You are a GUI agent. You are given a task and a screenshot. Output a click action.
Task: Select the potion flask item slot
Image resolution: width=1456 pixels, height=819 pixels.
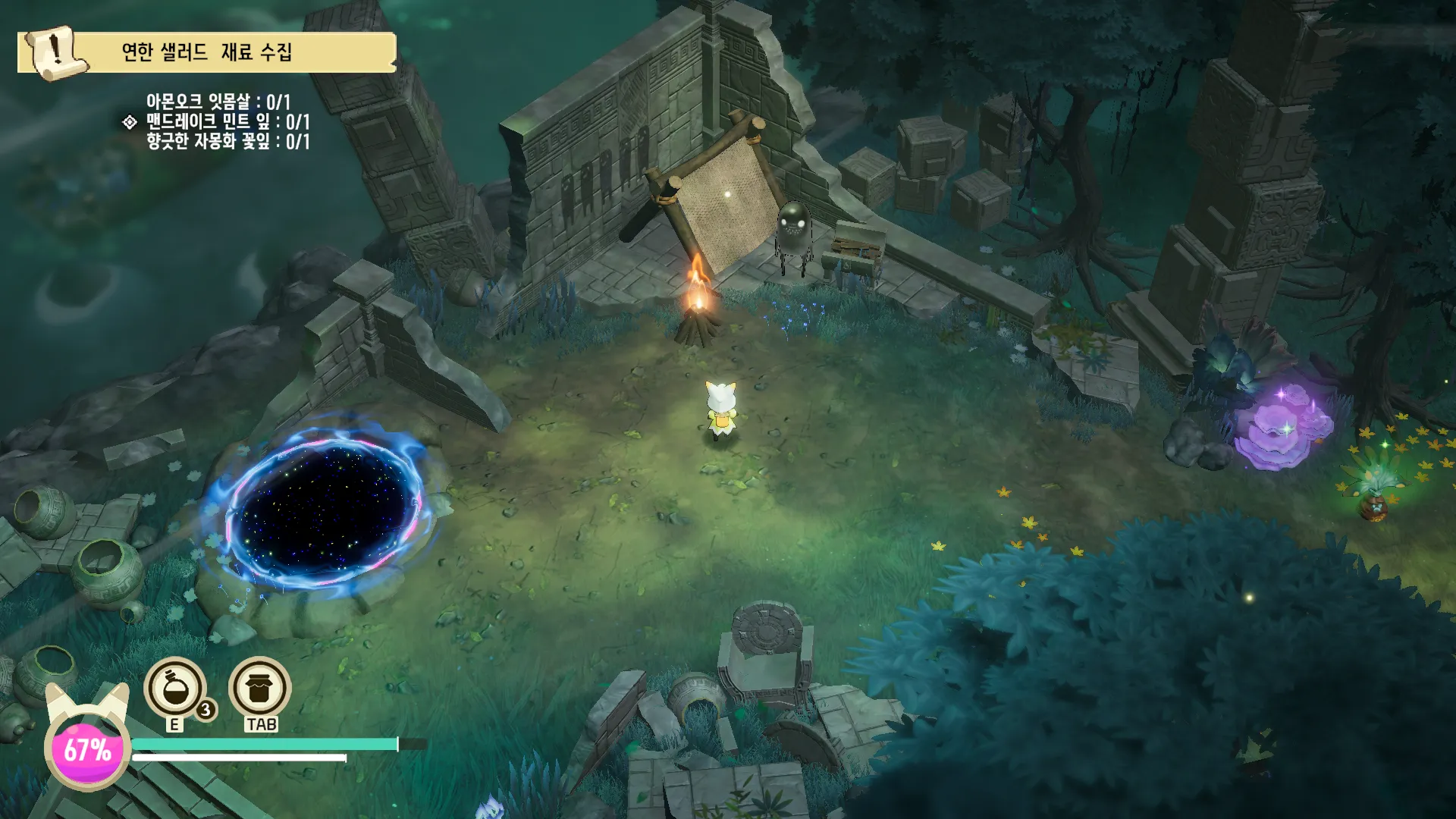175,688
